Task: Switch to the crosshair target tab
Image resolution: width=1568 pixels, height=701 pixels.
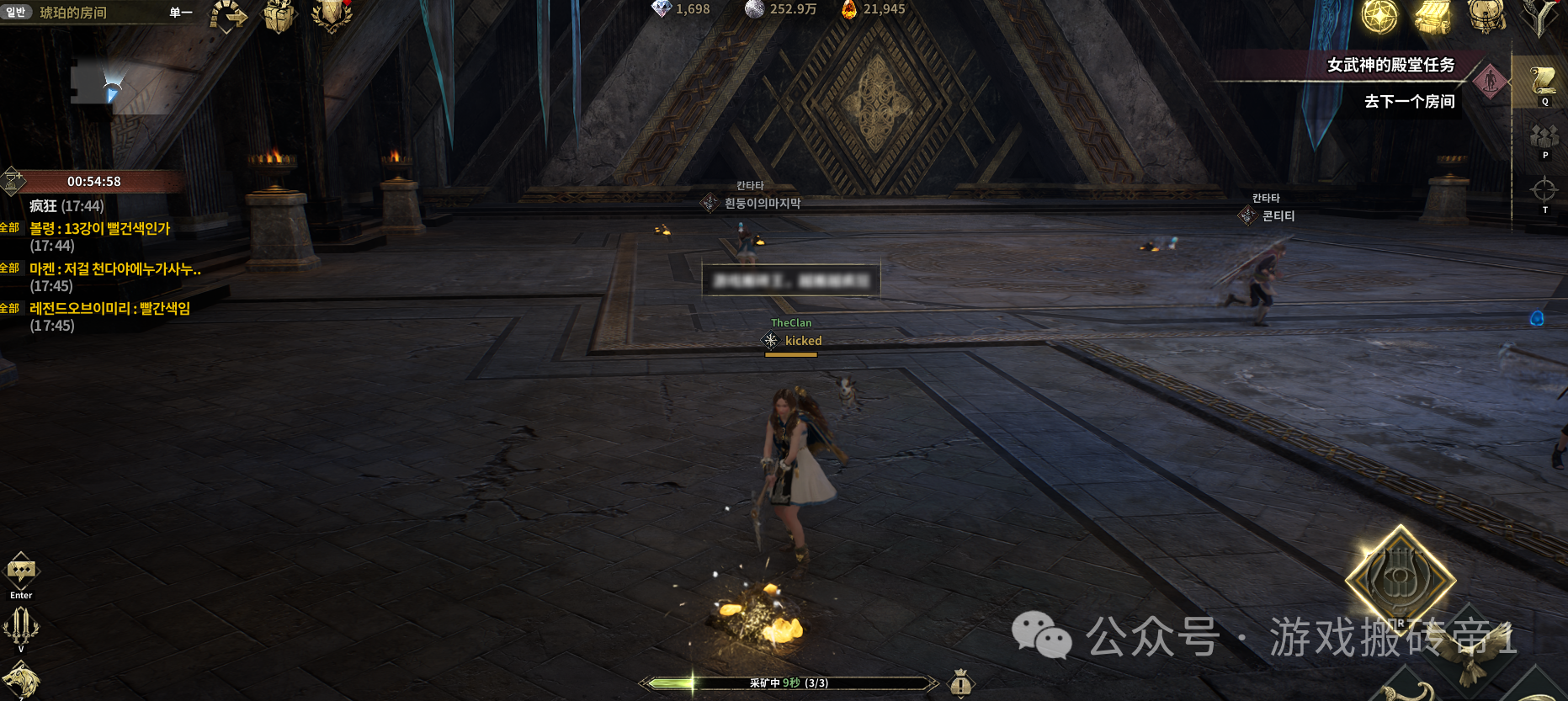Action: pyautogui.click(x=1544, y=191)
